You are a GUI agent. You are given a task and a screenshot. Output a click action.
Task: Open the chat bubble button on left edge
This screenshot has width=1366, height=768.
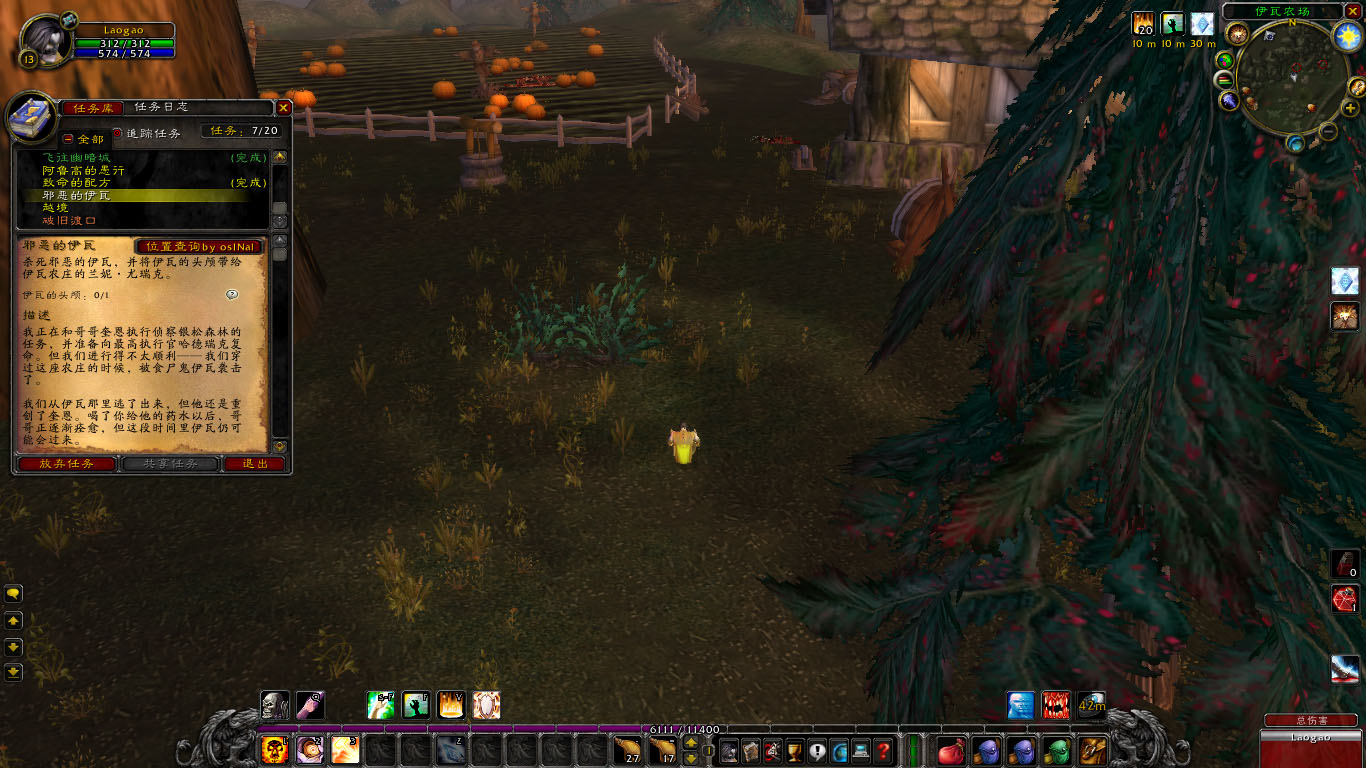14,594
